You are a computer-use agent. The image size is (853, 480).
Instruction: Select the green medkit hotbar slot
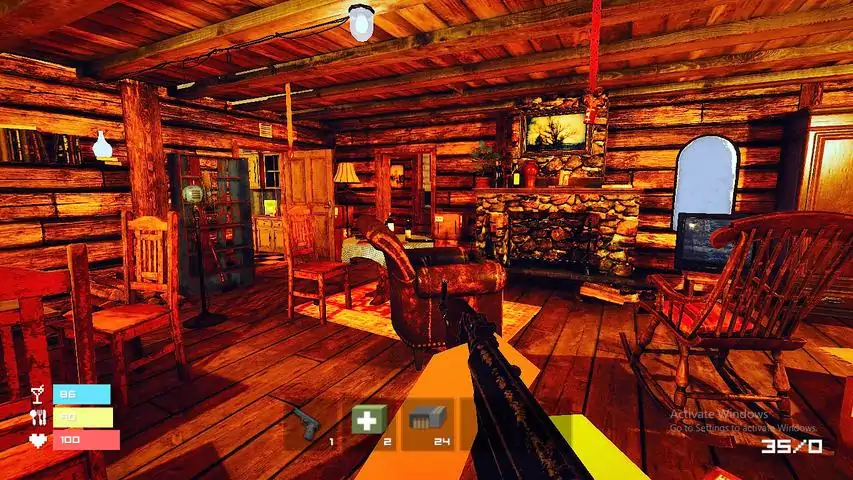(x=369, y=421)
